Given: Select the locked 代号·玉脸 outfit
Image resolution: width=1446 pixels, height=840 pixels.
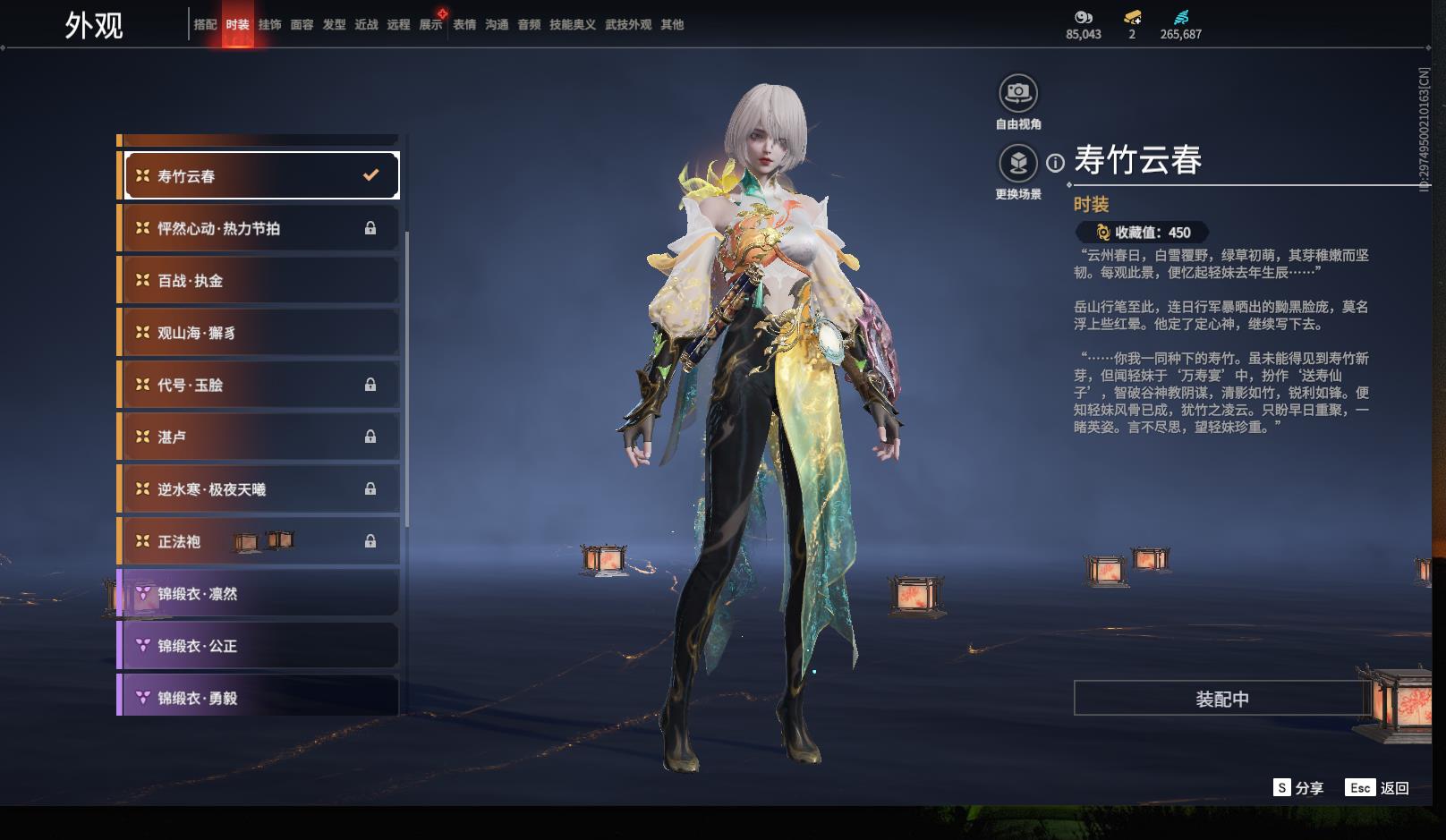Looking at the screenshot, I should tap(259, 385).
